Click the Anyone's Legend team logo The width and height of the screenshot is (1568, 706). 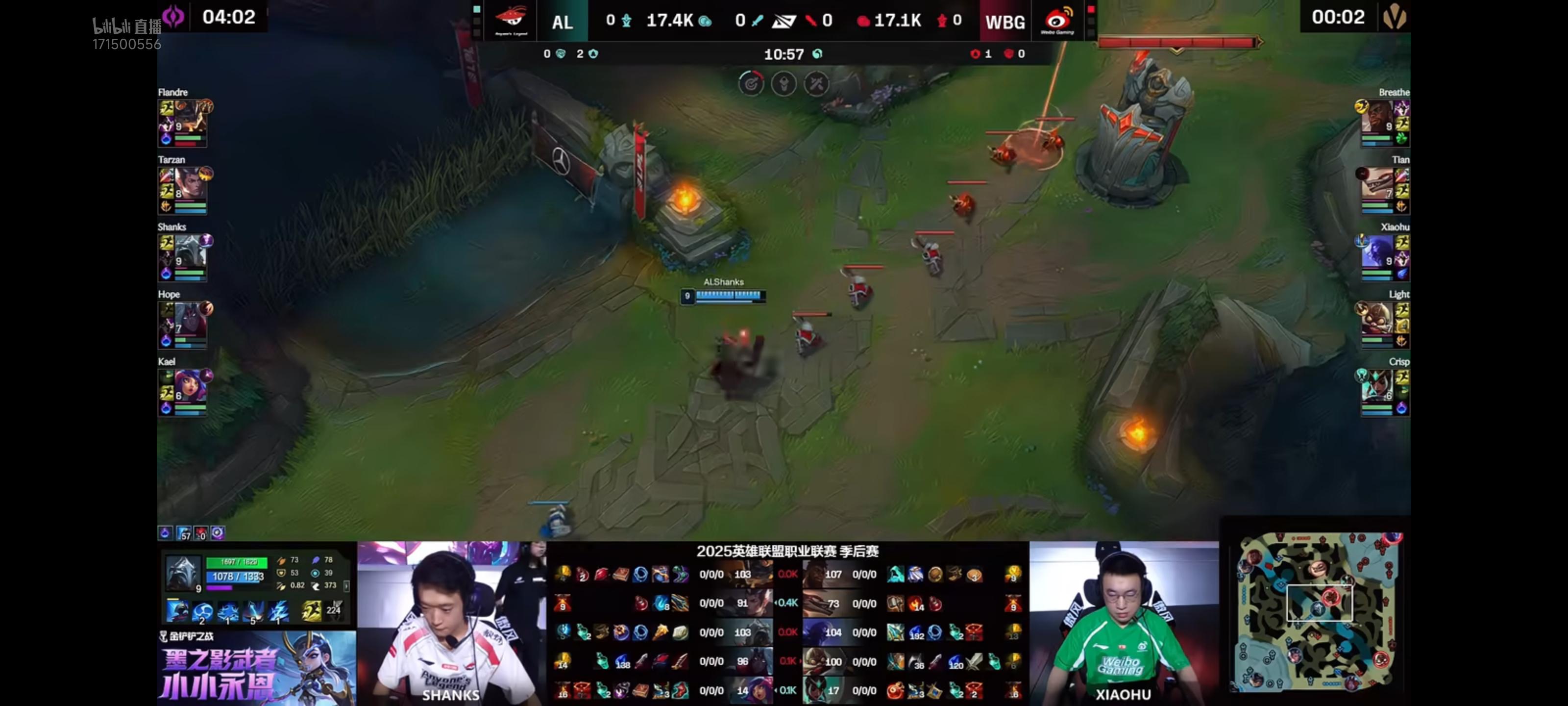(x=511, y=20)
